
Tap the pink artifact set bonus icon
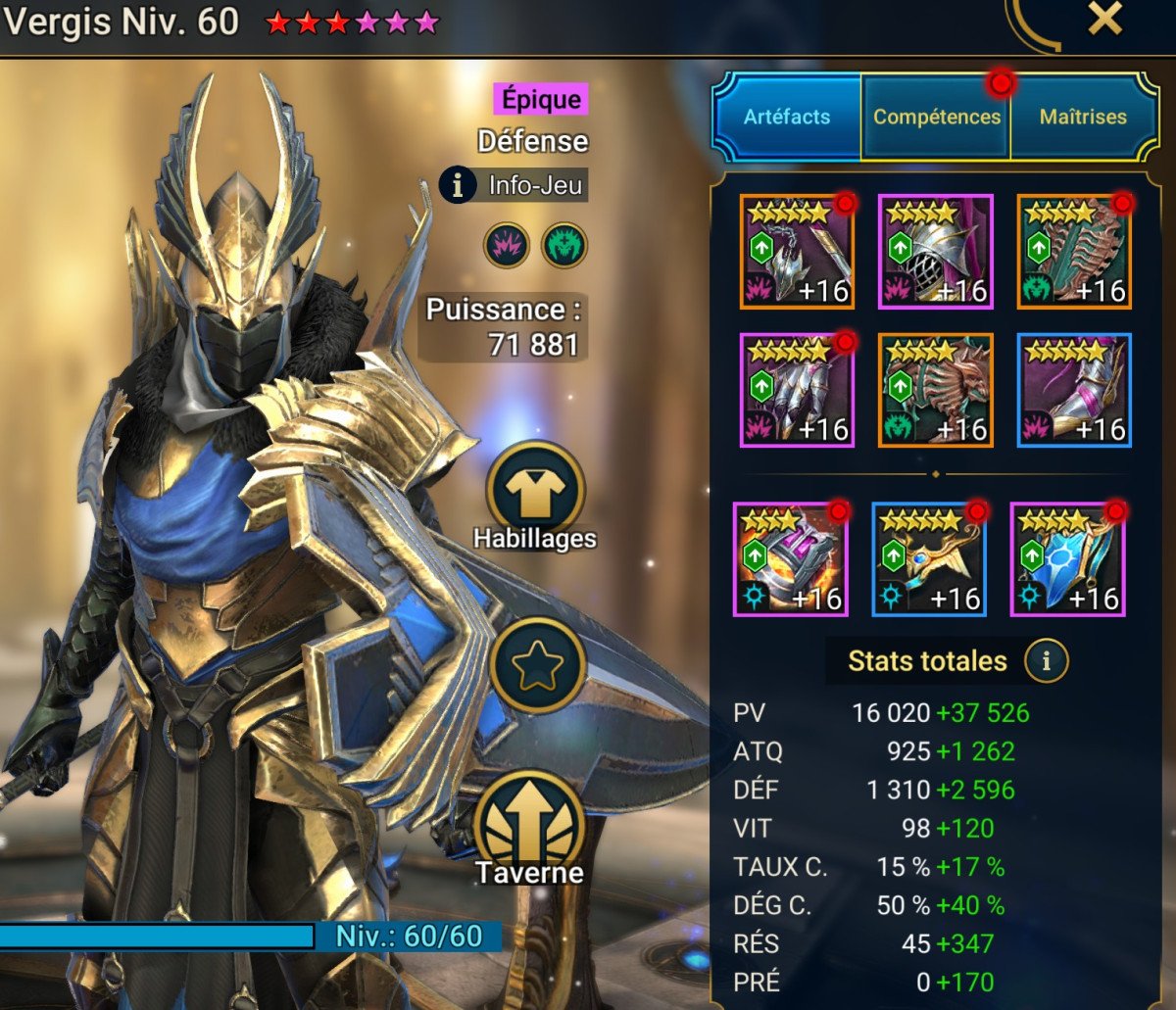[506, 244]
